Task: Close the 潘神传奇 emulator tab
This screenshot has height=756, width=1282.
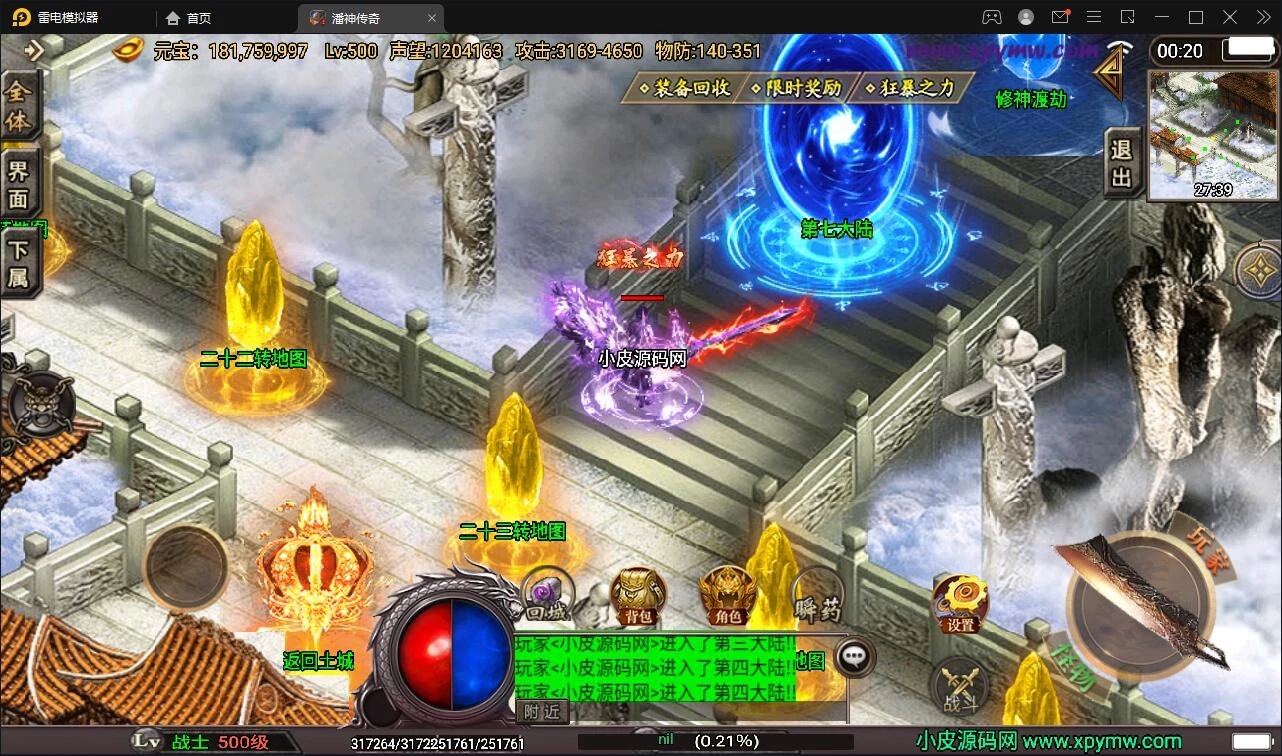Action: click(432, 18)
